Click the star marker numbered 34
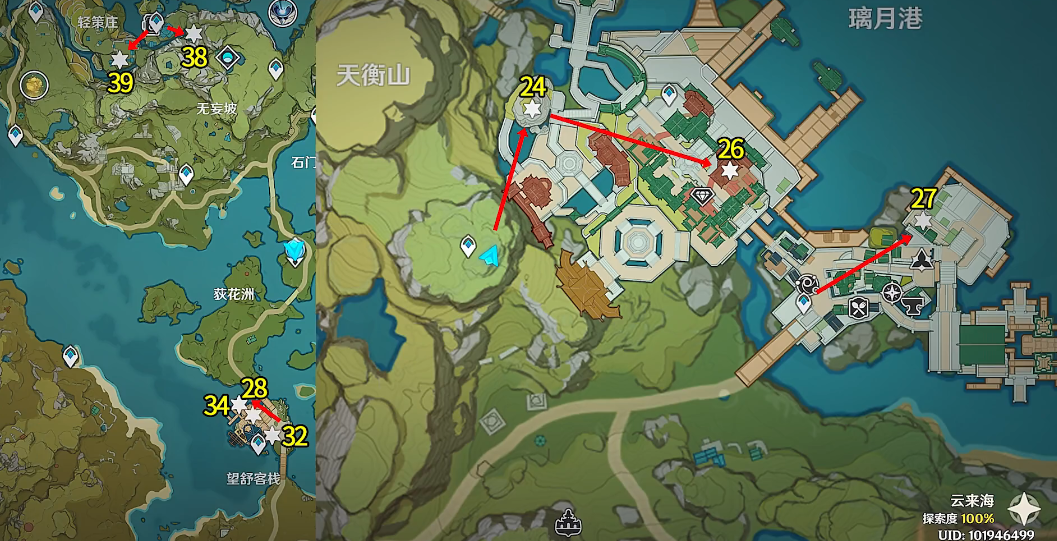This screenshot has width=1057, height=541. pos(239,405)
